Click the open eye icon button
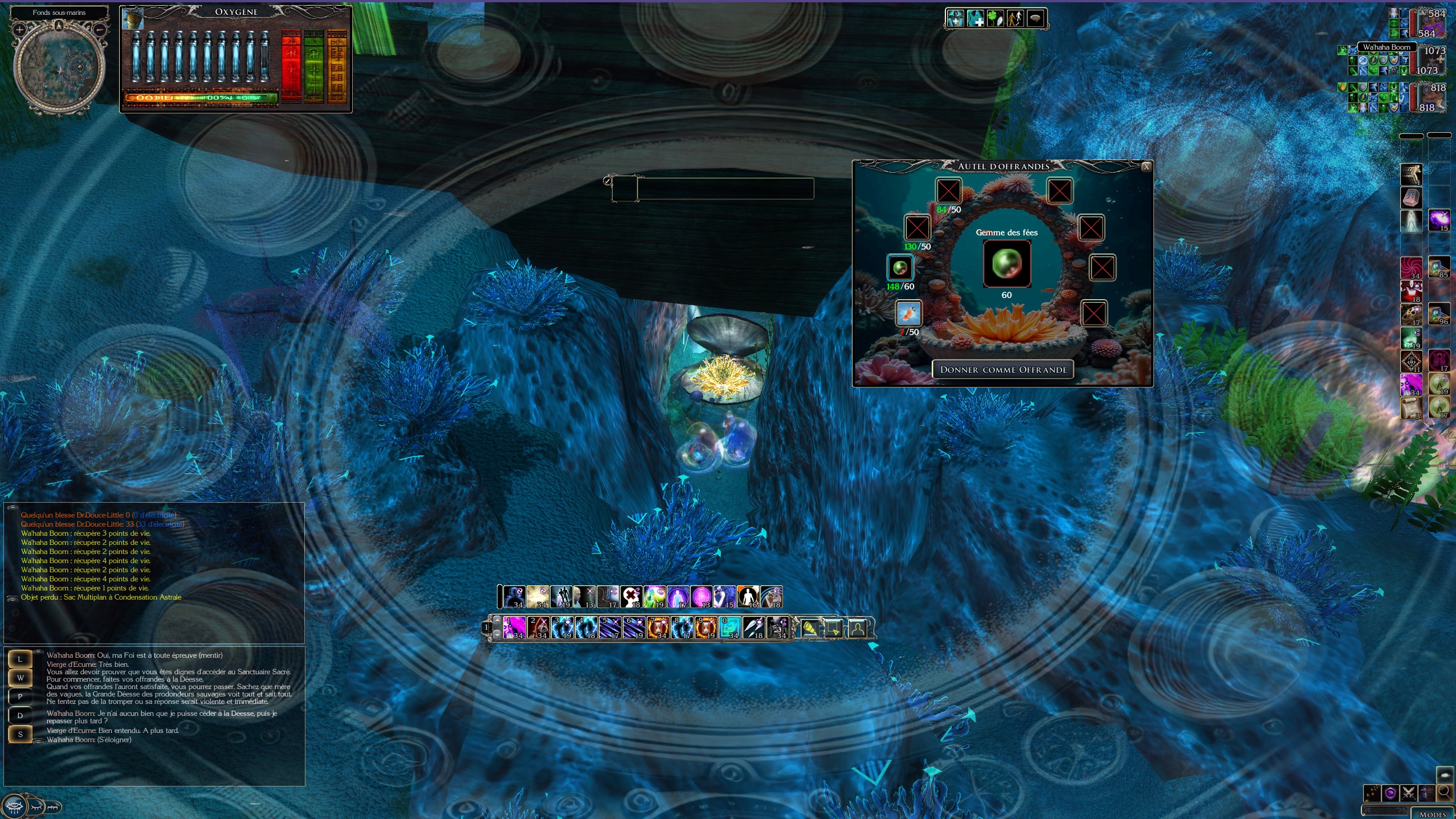 coord(14,806)
